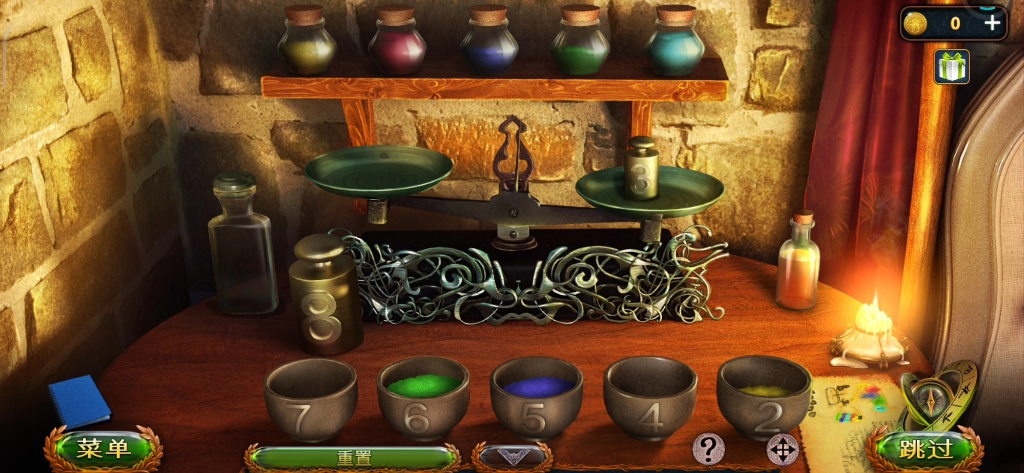Select the green powder bowl numbered 6
This screenshot has height=473, width=1024.
pos(423,397)
